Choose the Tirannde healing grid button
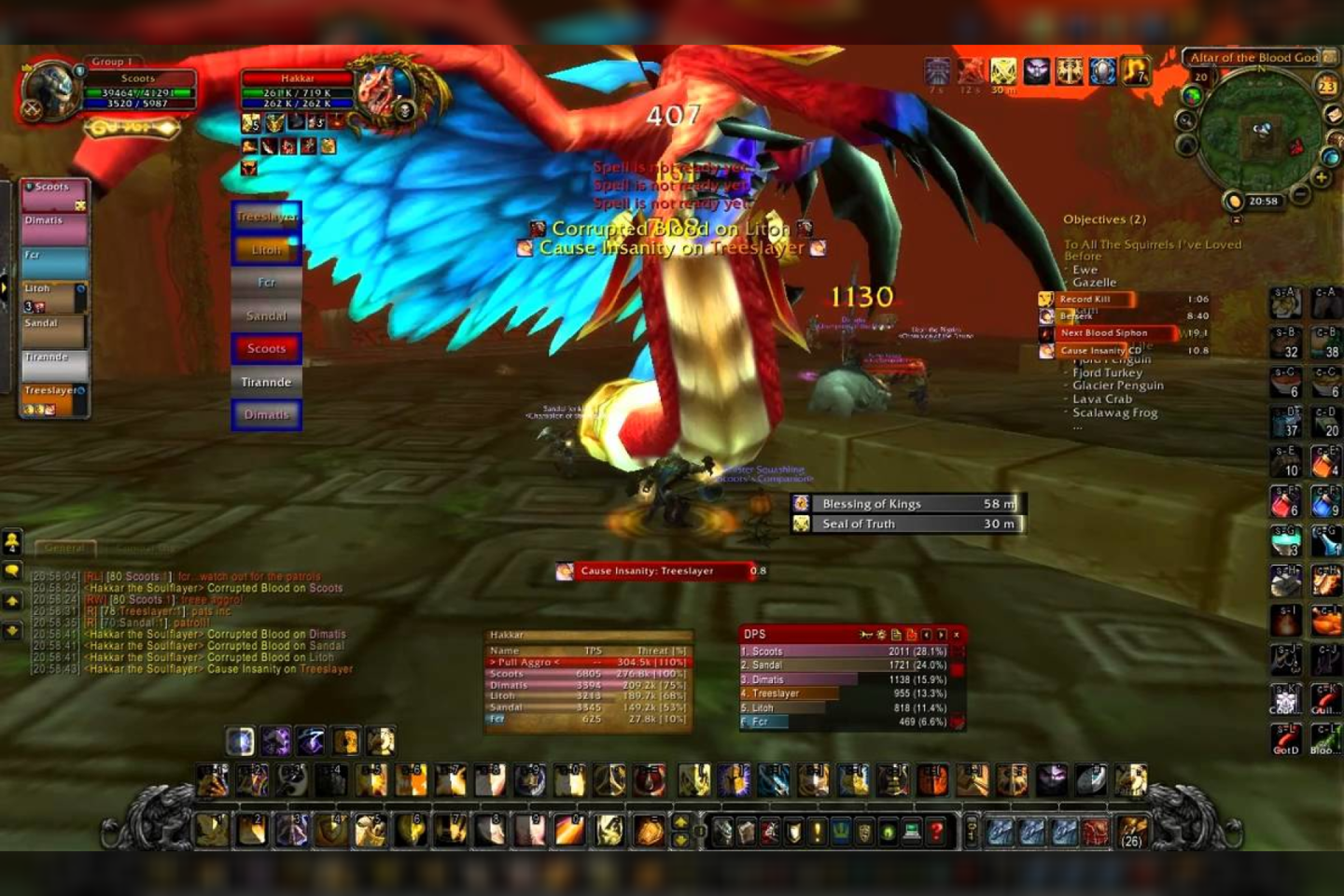 coord(266,382)
